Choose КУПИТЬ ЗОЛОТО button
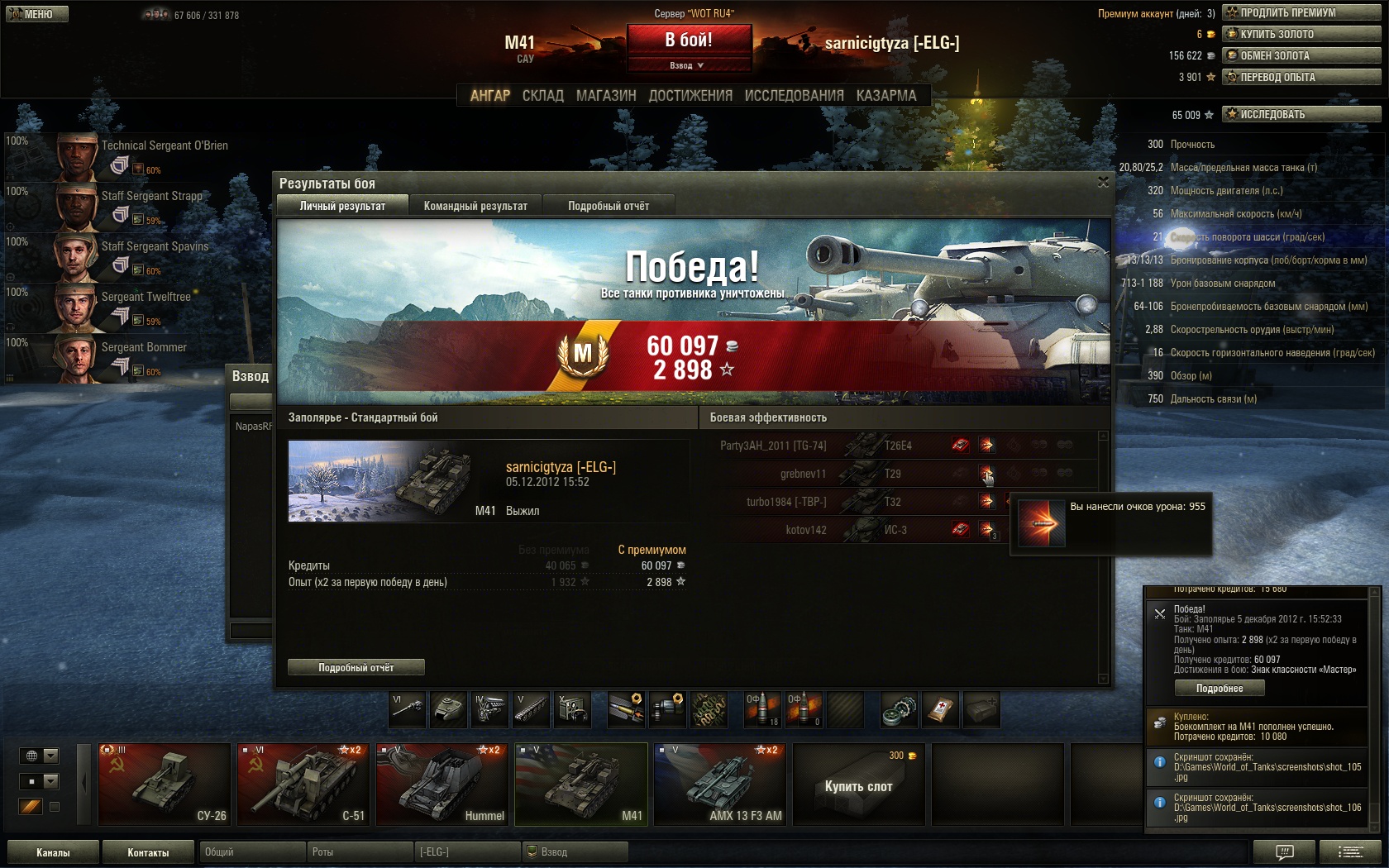 coord(1301,34)
